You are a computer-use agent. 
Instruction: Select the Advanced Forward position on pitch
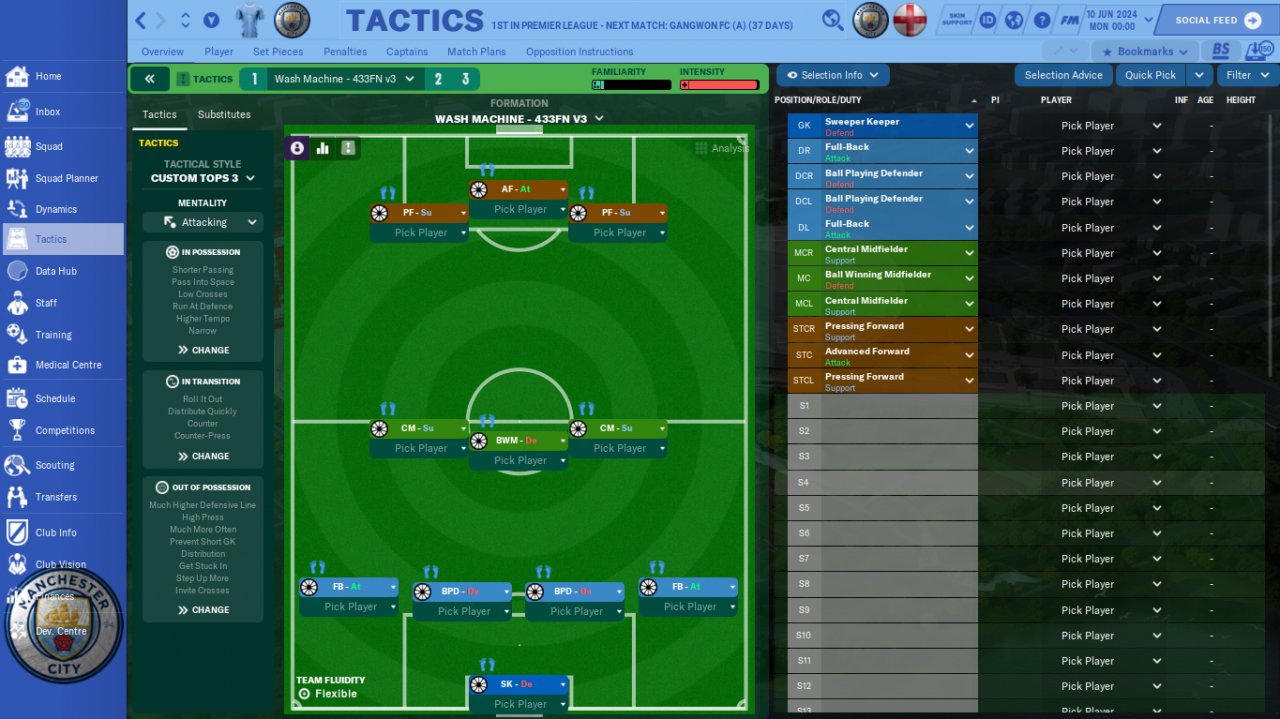[x=518, y=189]
